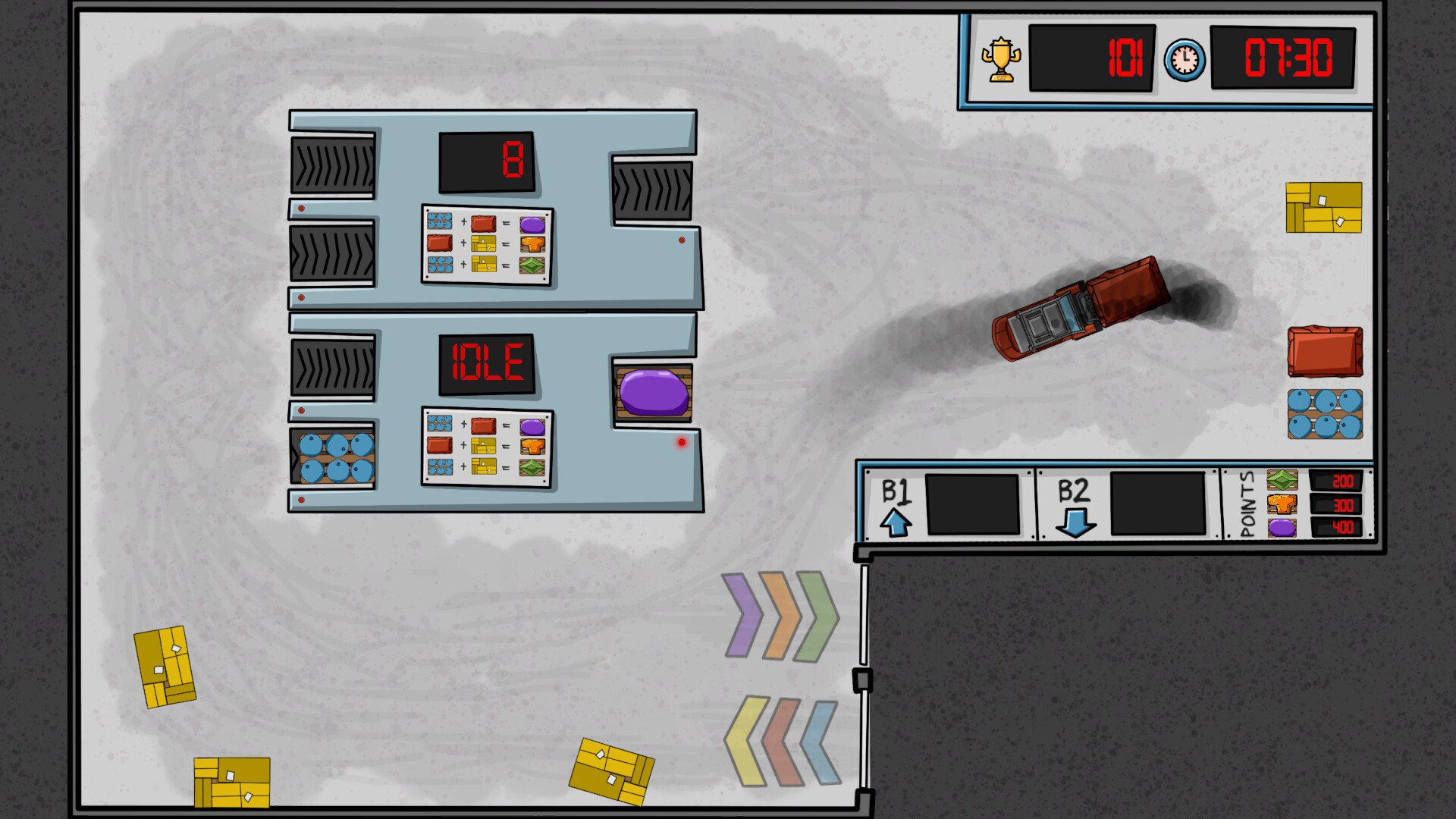Toggle the red dot on the upper machine edge

click(681, 240)
